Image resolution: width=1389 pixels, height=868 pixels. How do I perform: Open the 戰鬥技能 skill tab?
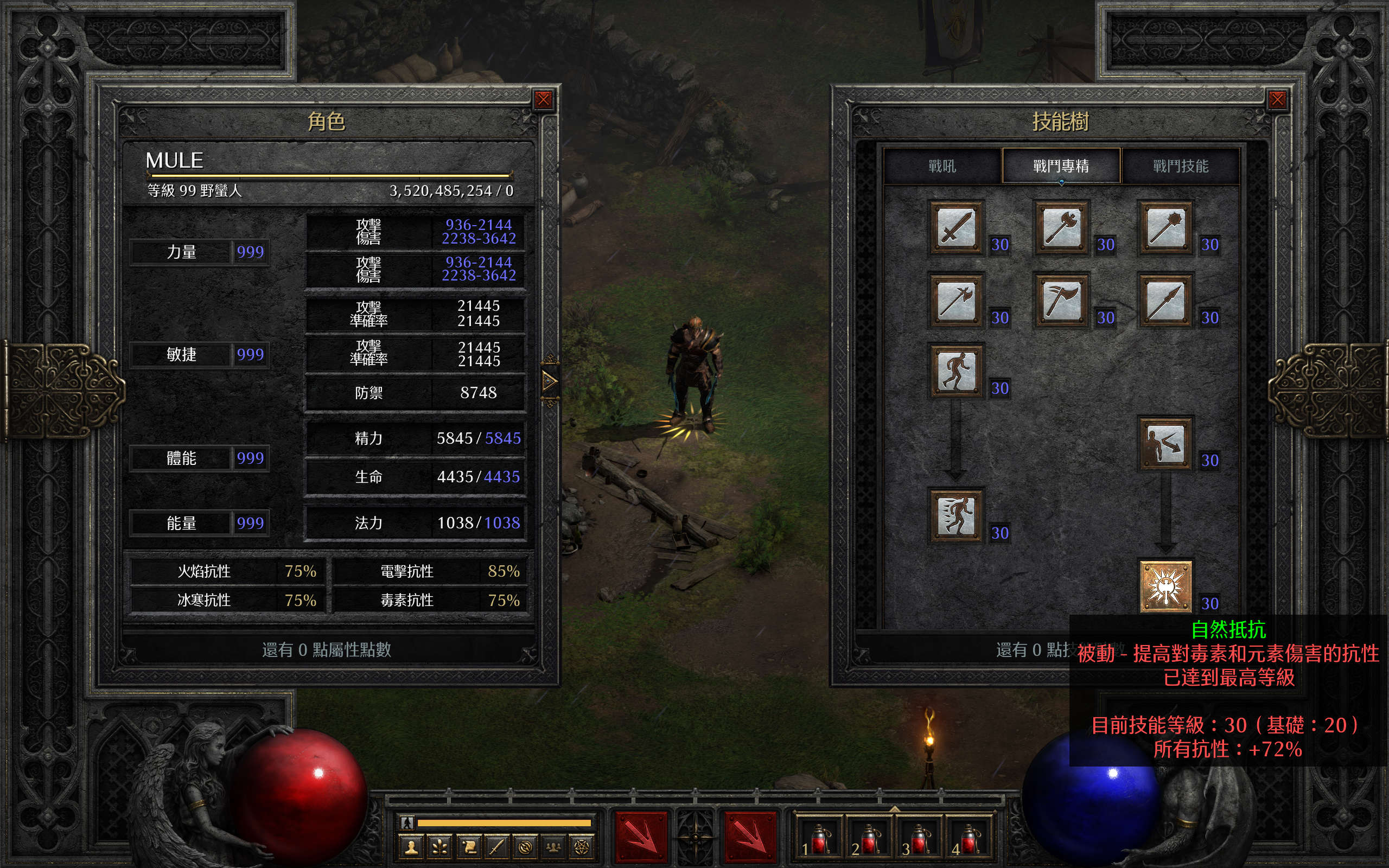tap(1181, 167)
